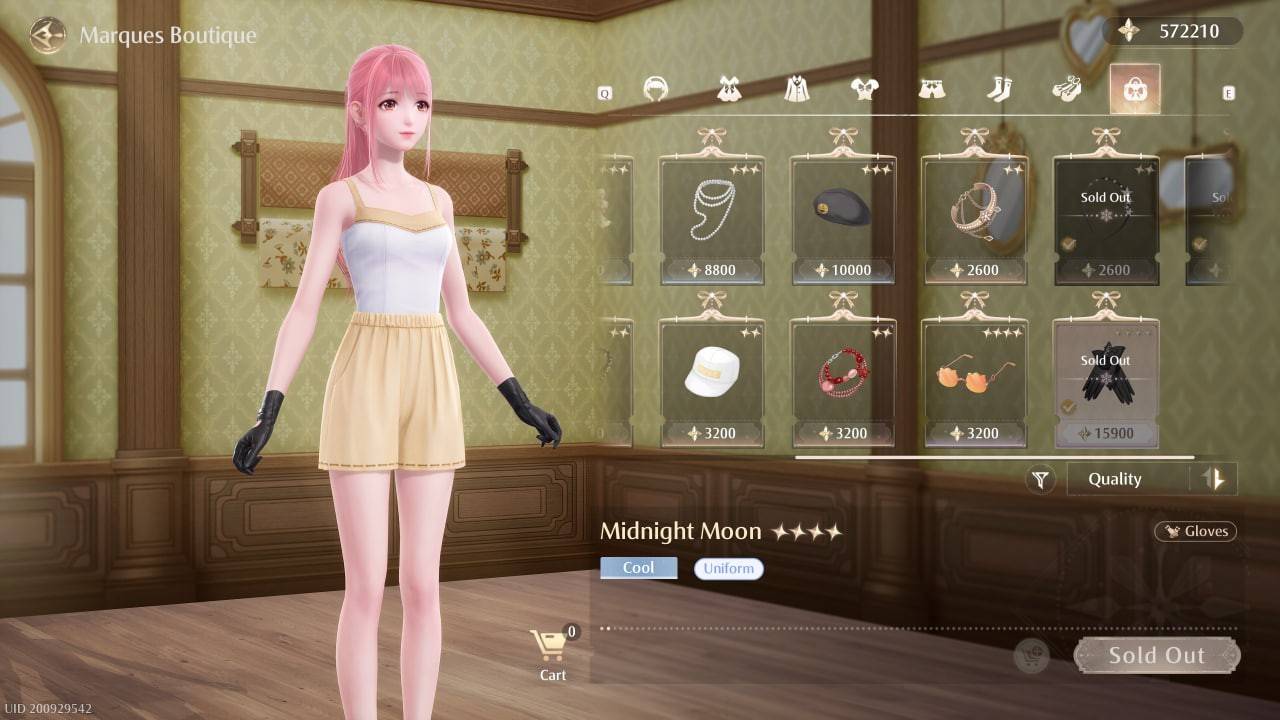The image size is (1280, 720).
Task: Open the filter options icon
Action: coord(1039,479)
